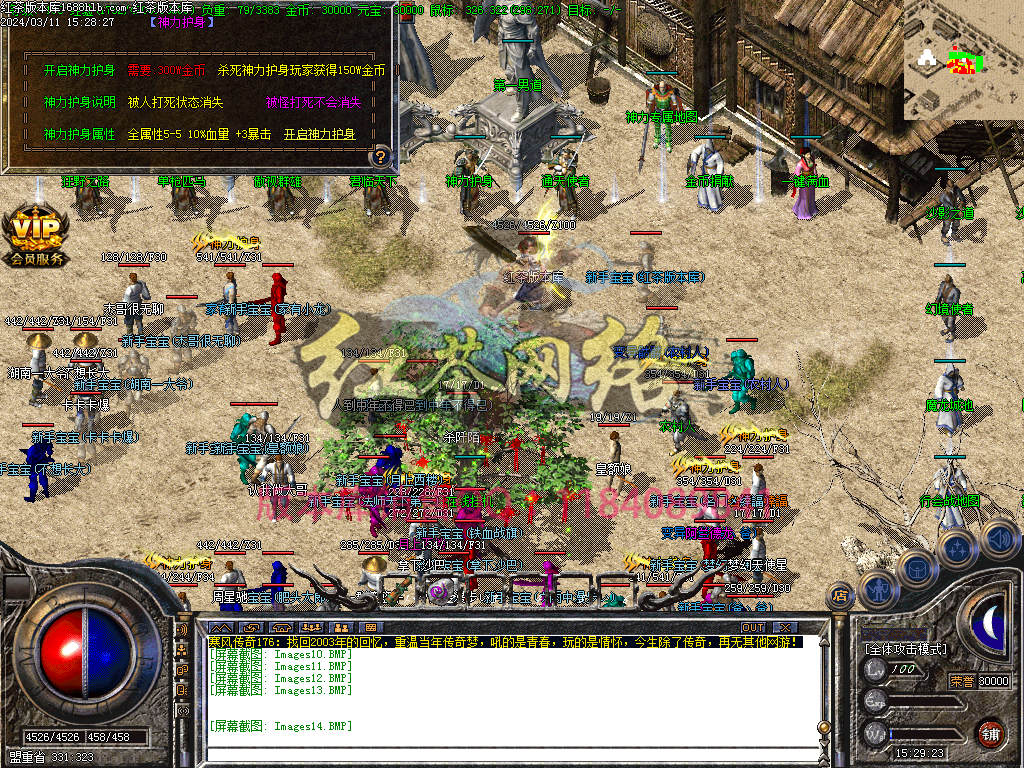Click the 全体攻击模式 attack mode label
This screenshot has width=1024, height=768.
pyautogui.click(x=906, y=649)
